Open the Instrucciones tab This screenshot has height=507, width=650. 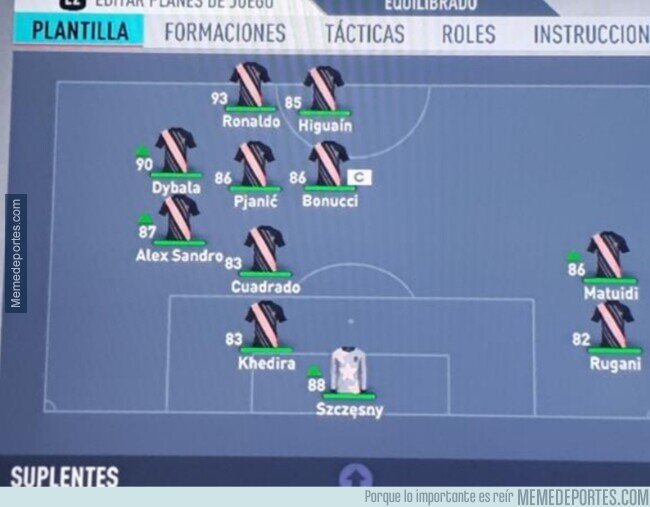590,33
